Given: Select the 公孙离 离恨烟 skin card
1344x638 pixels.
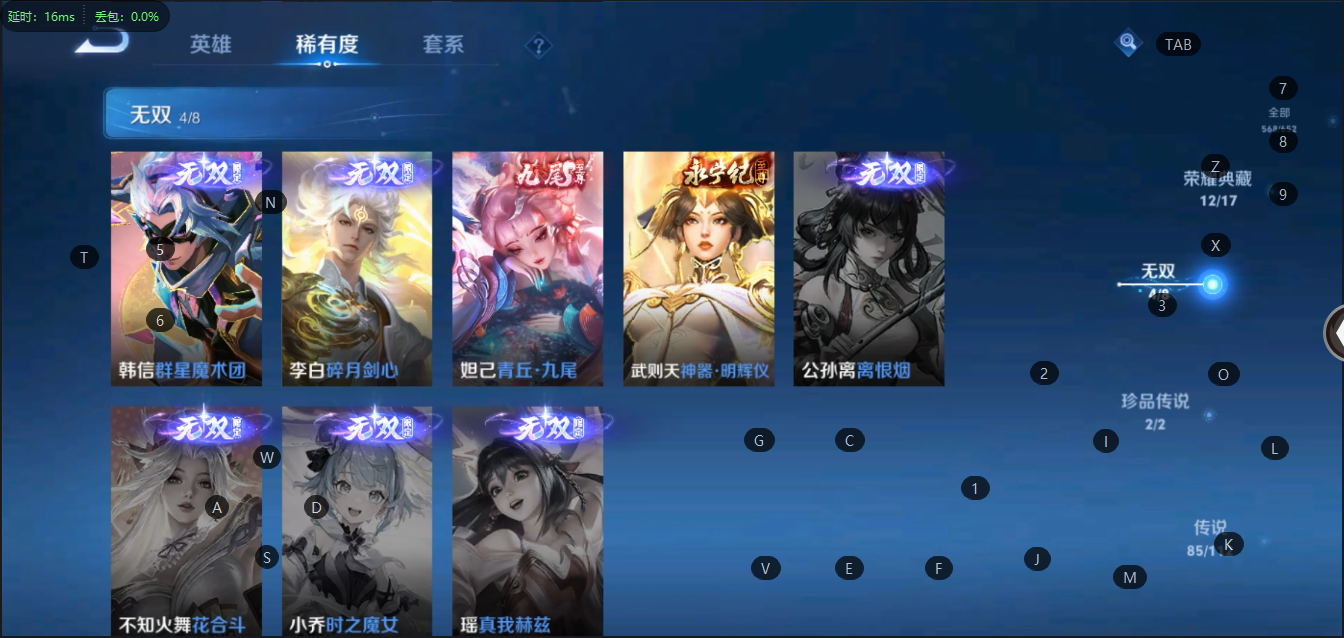Looking at the screenshot, I should click(868, 268).
